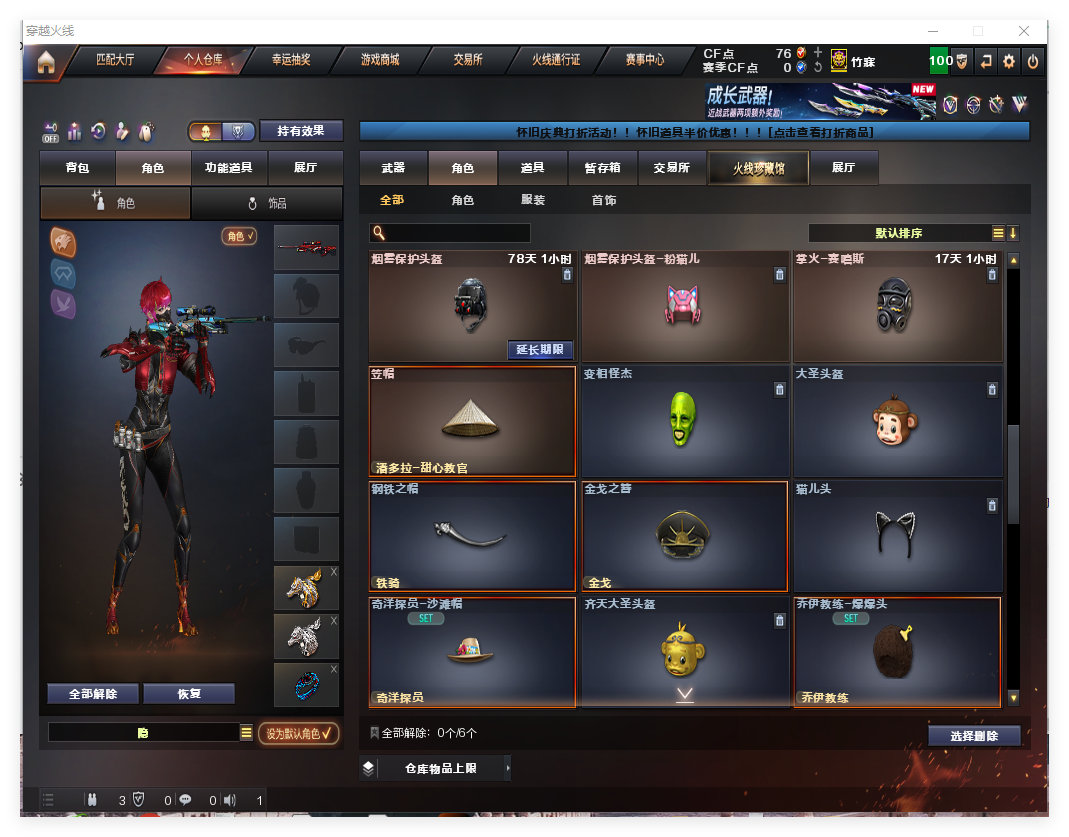Select the 大圣头盔 monkey helmet item
The image size is (1069, 837).
pos(897,421)
